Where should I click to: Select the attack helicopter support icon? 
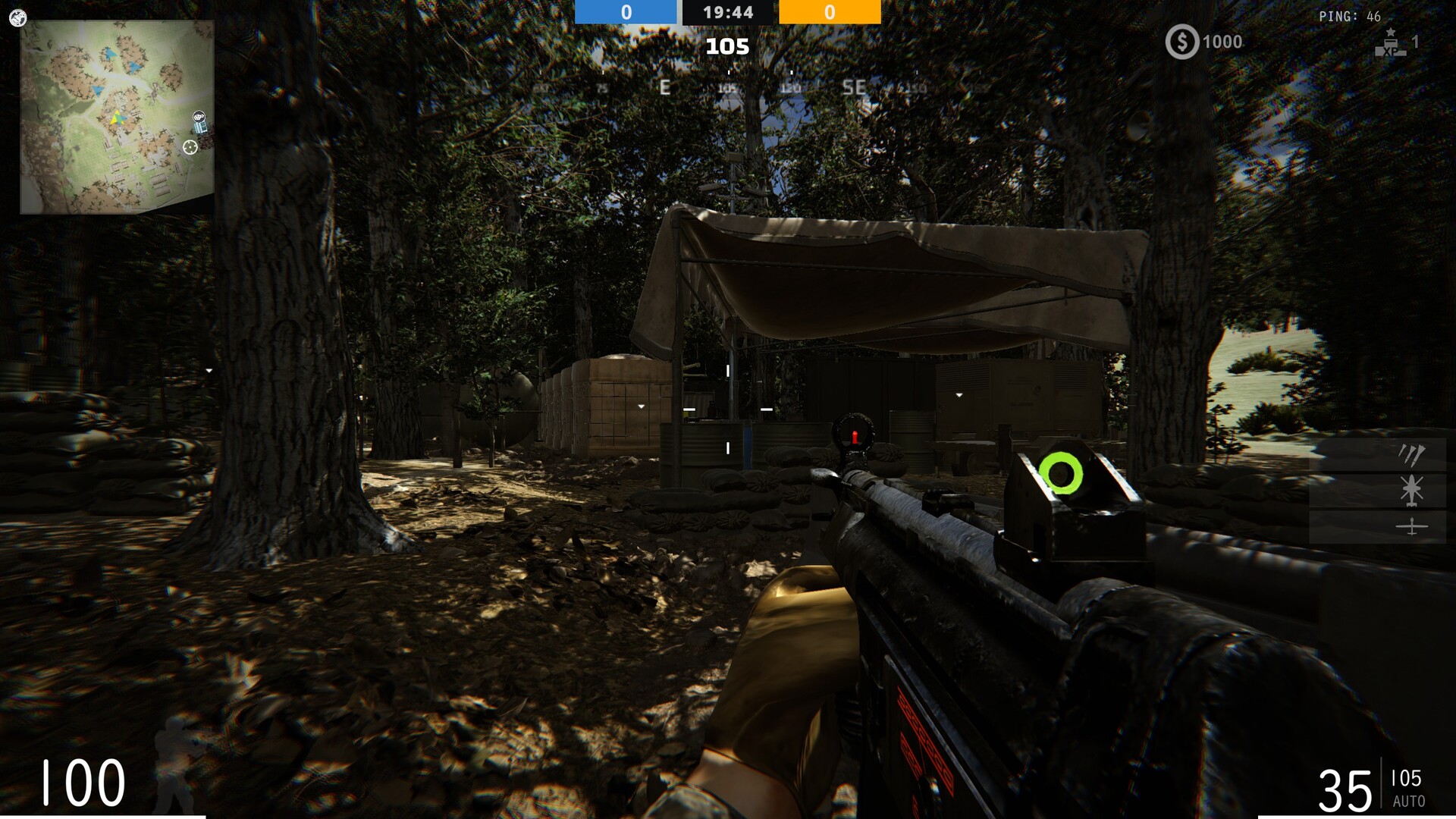pos(1411,490)
